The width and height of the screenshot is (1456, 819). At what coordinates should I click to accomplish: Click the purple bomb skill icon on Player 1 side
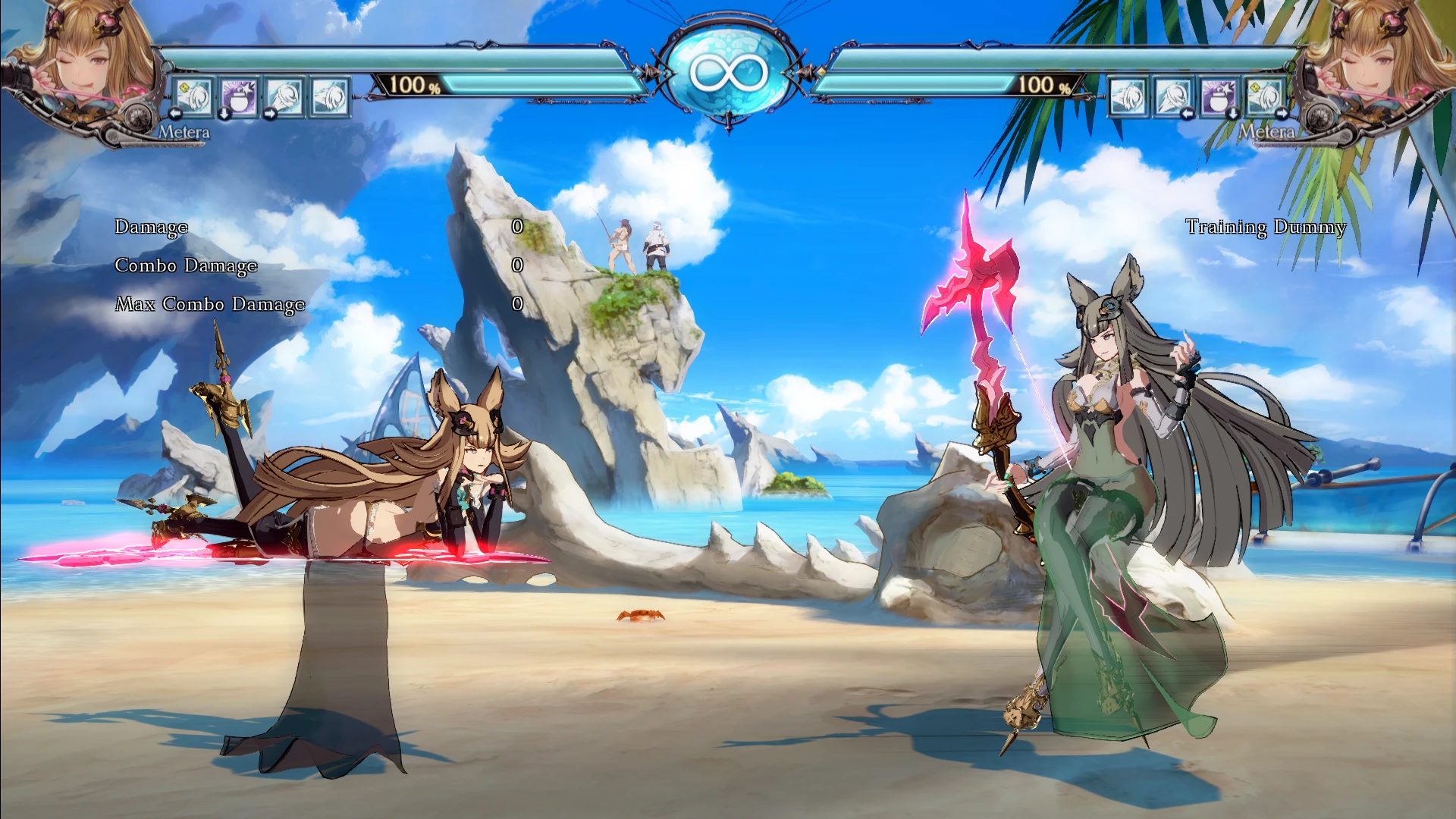[x=237, y=97]
